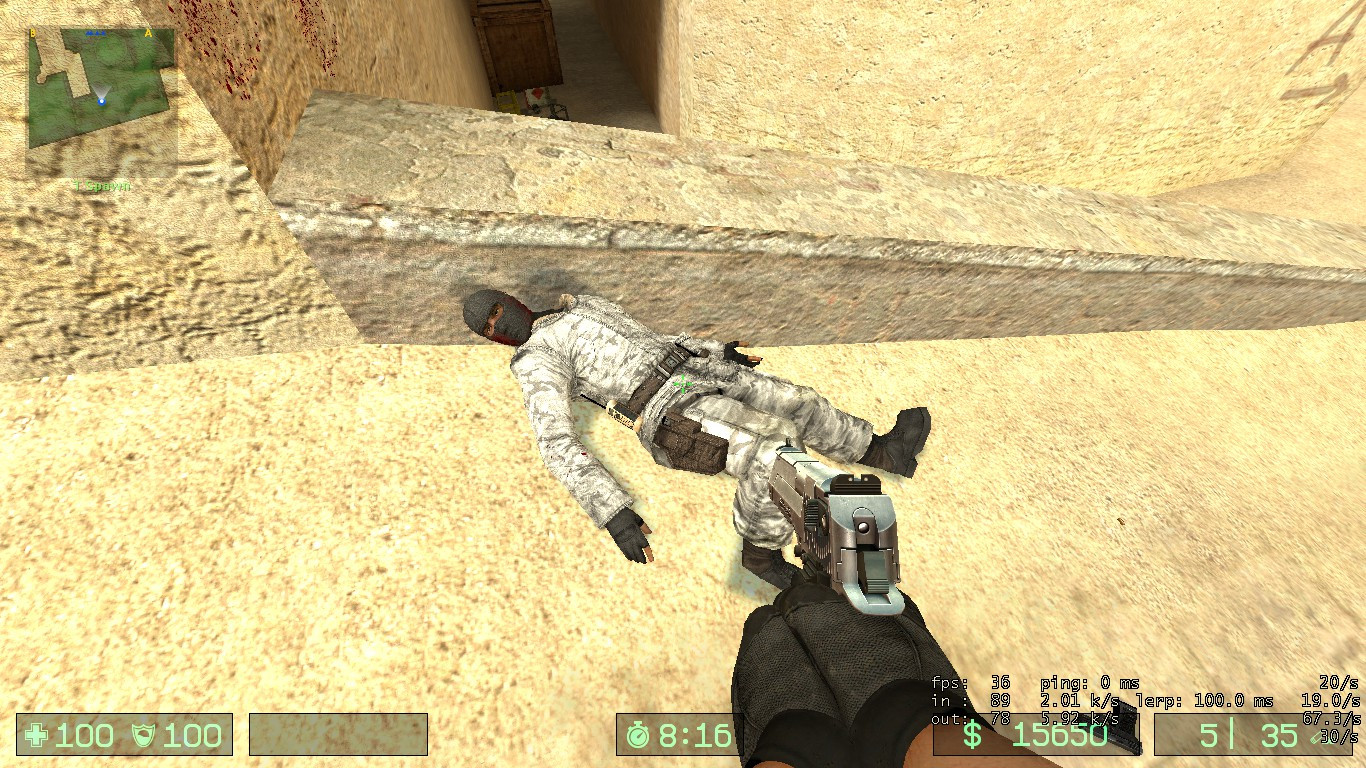Click bombsite marker B on the radar

33,33
